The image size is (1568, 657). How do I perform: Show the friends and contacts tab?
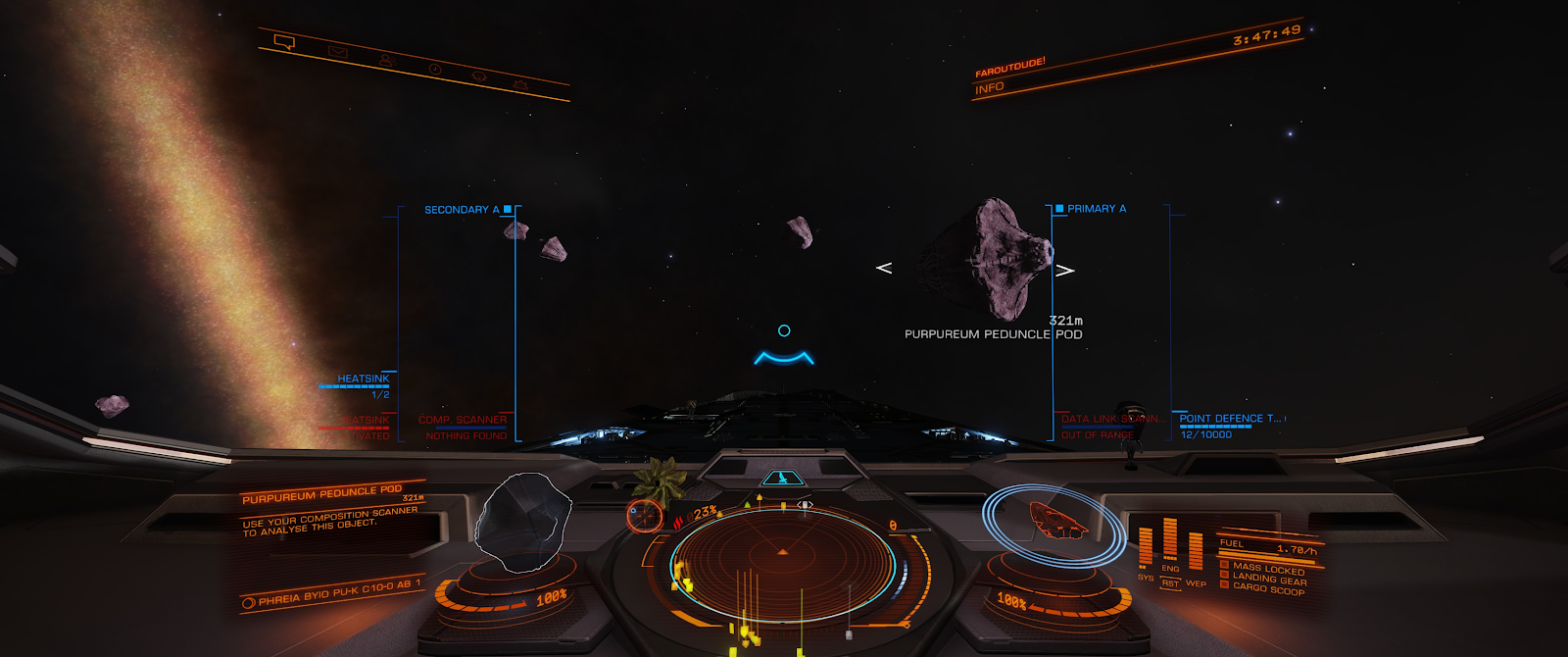coord(386,60)
